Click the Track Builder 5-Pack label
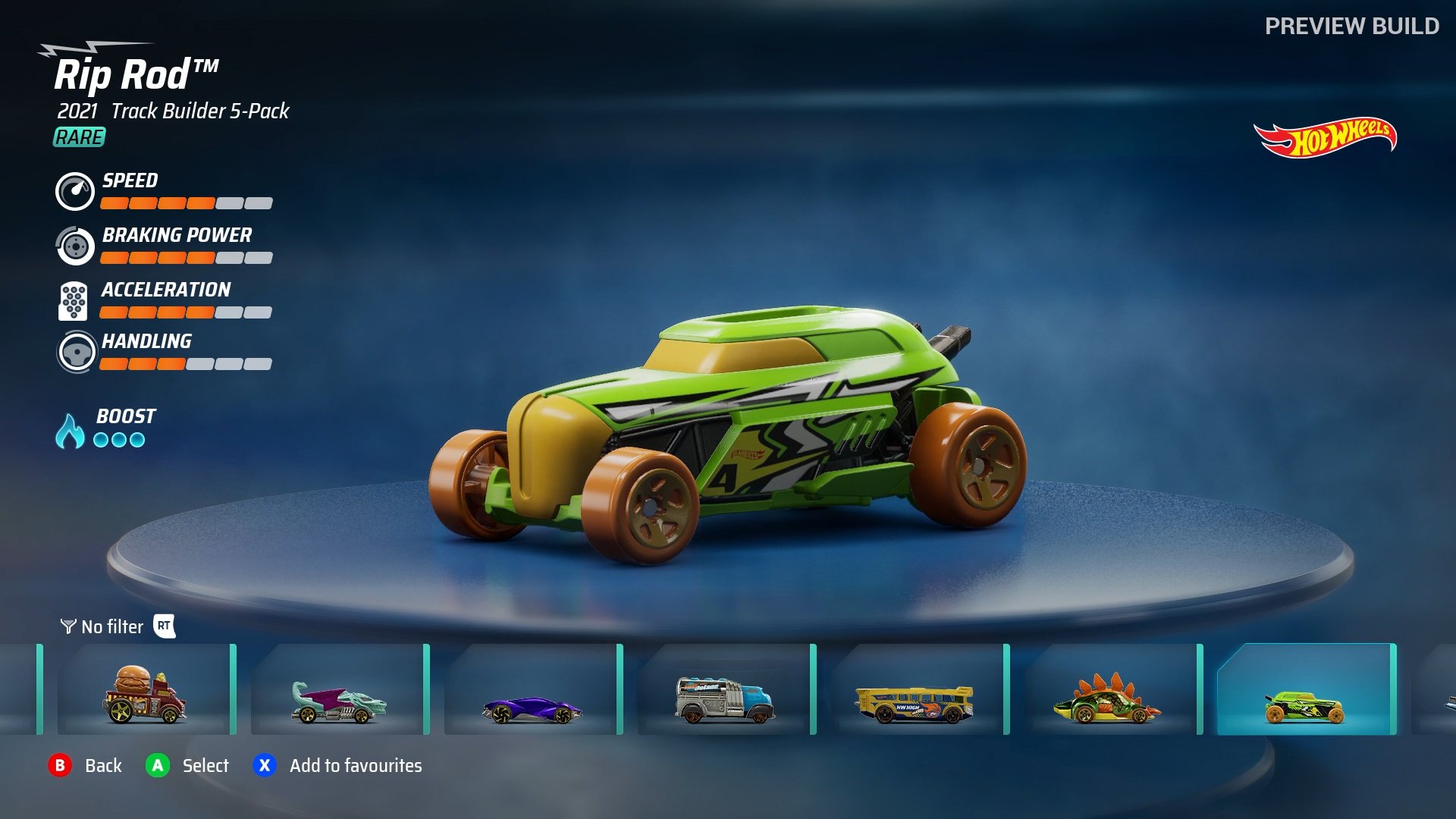The image size is (1456, 819). (200, 112)
